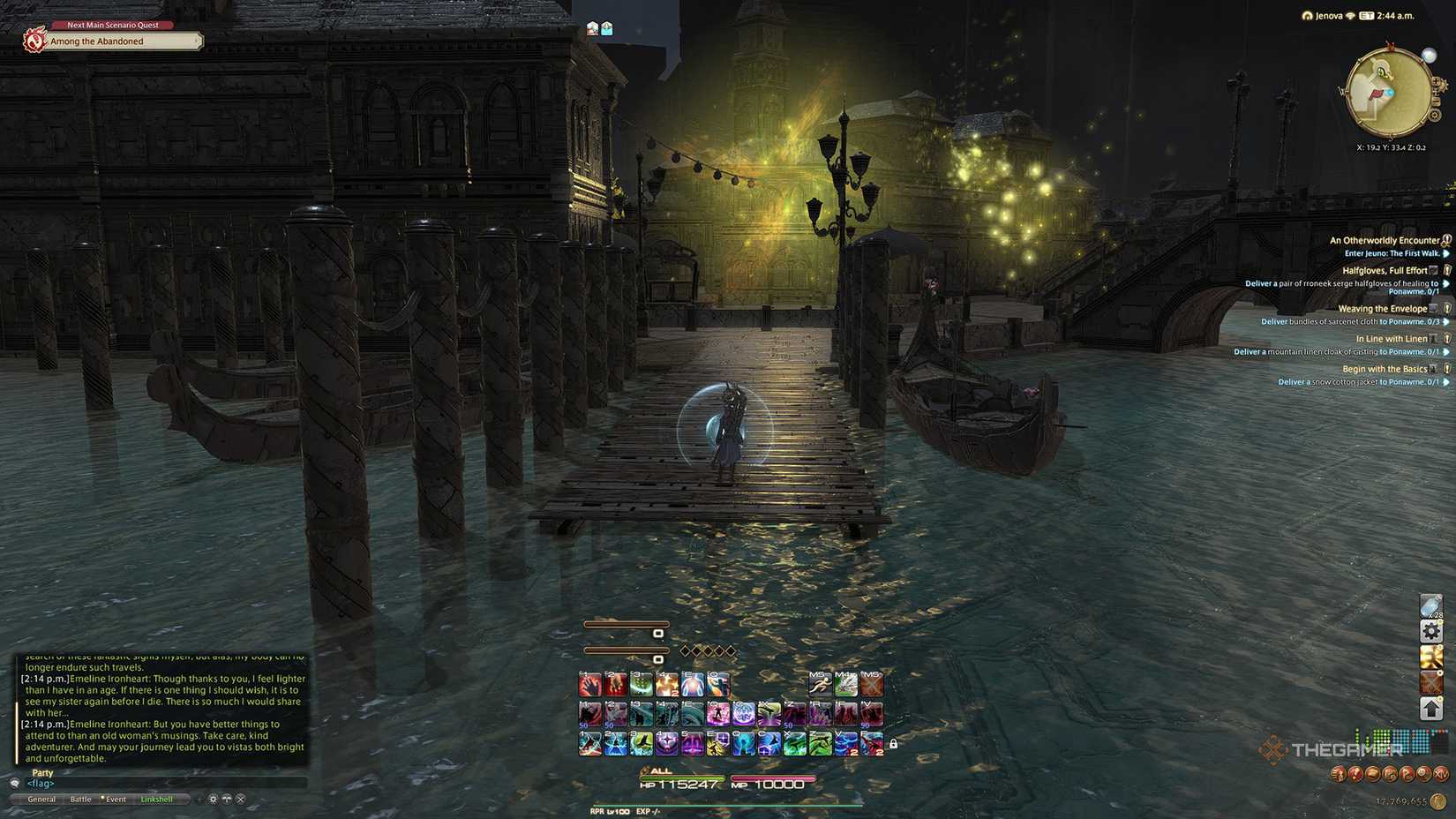Select the In Line with Linen quest title
This screenshot has width=1456, height=819.
pyautogui.click(x=1392, y=338)
